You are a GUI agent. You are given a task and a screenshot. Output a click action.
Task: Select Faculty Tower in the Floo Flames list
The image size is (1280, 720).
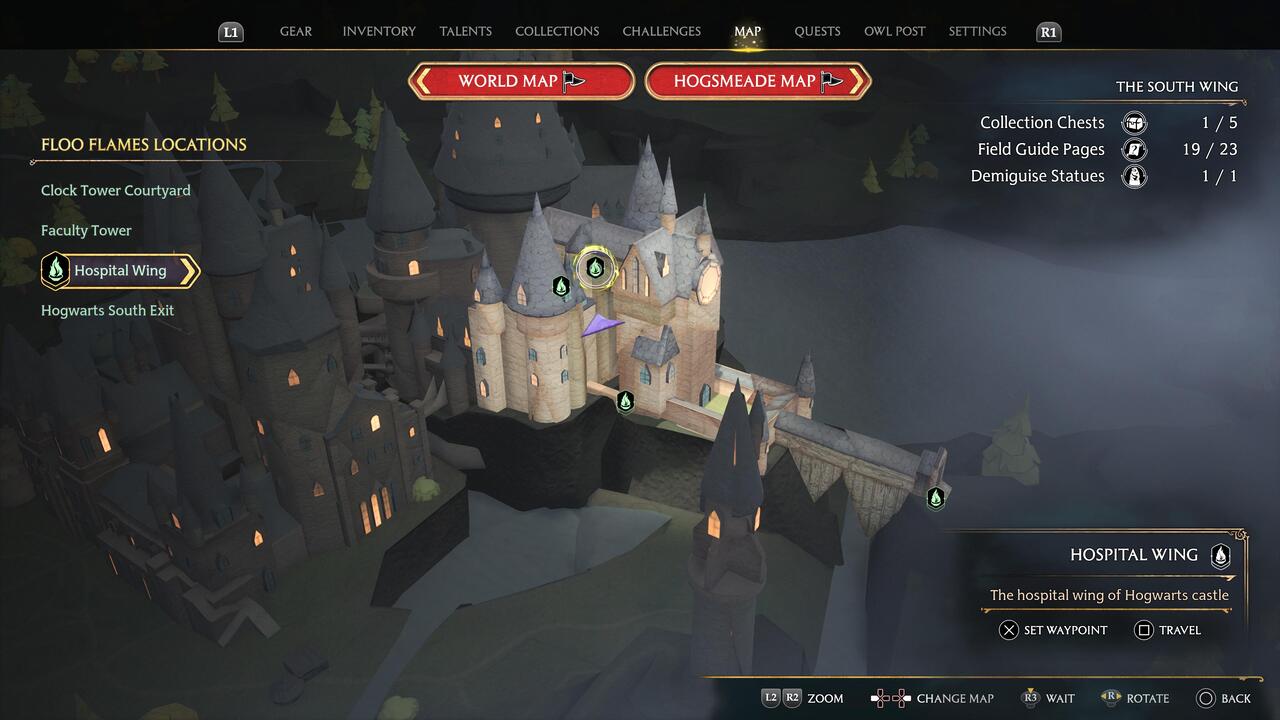[86, 230]
